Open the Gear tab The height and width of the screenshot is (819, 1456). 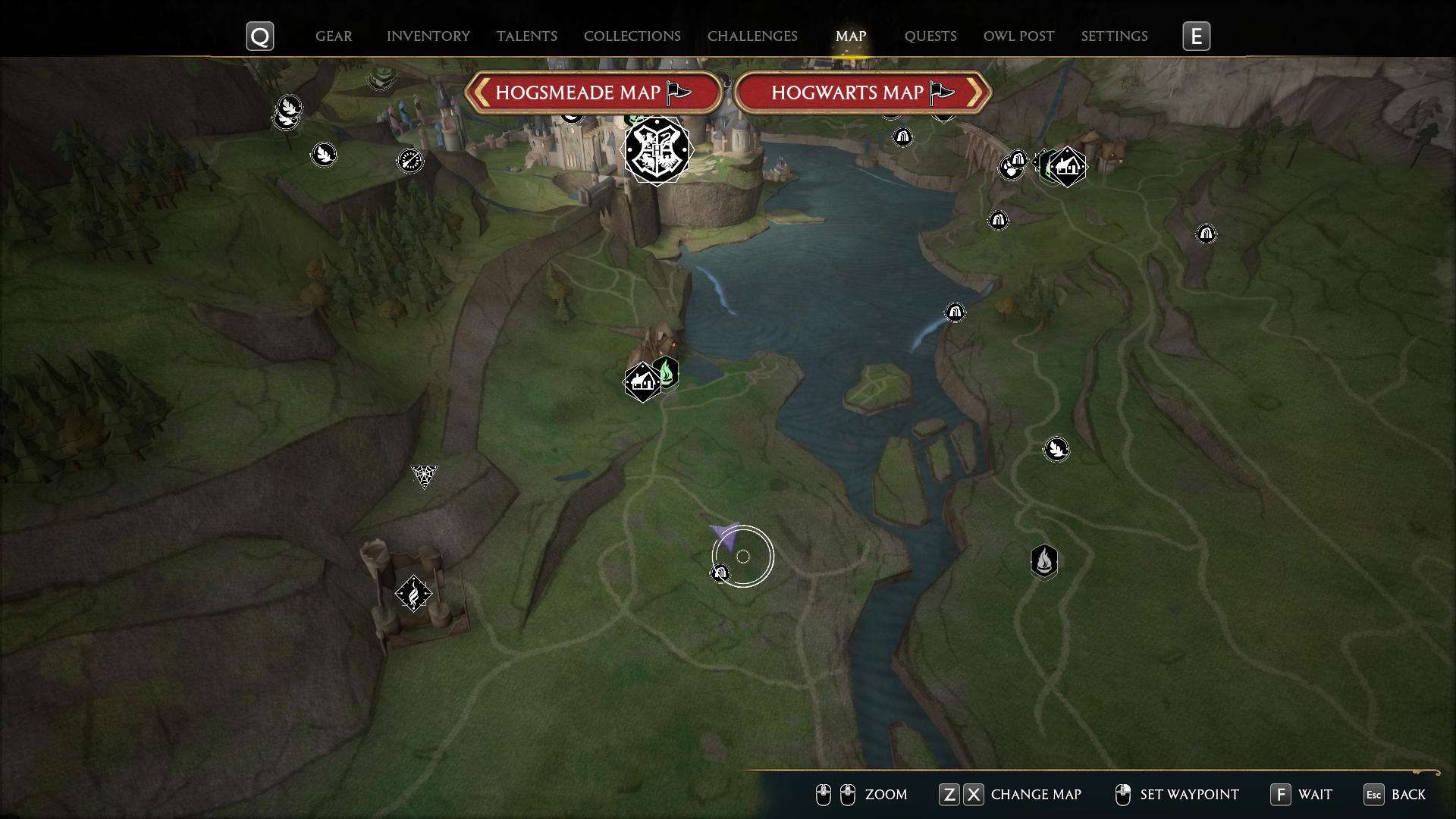[334, 36]
